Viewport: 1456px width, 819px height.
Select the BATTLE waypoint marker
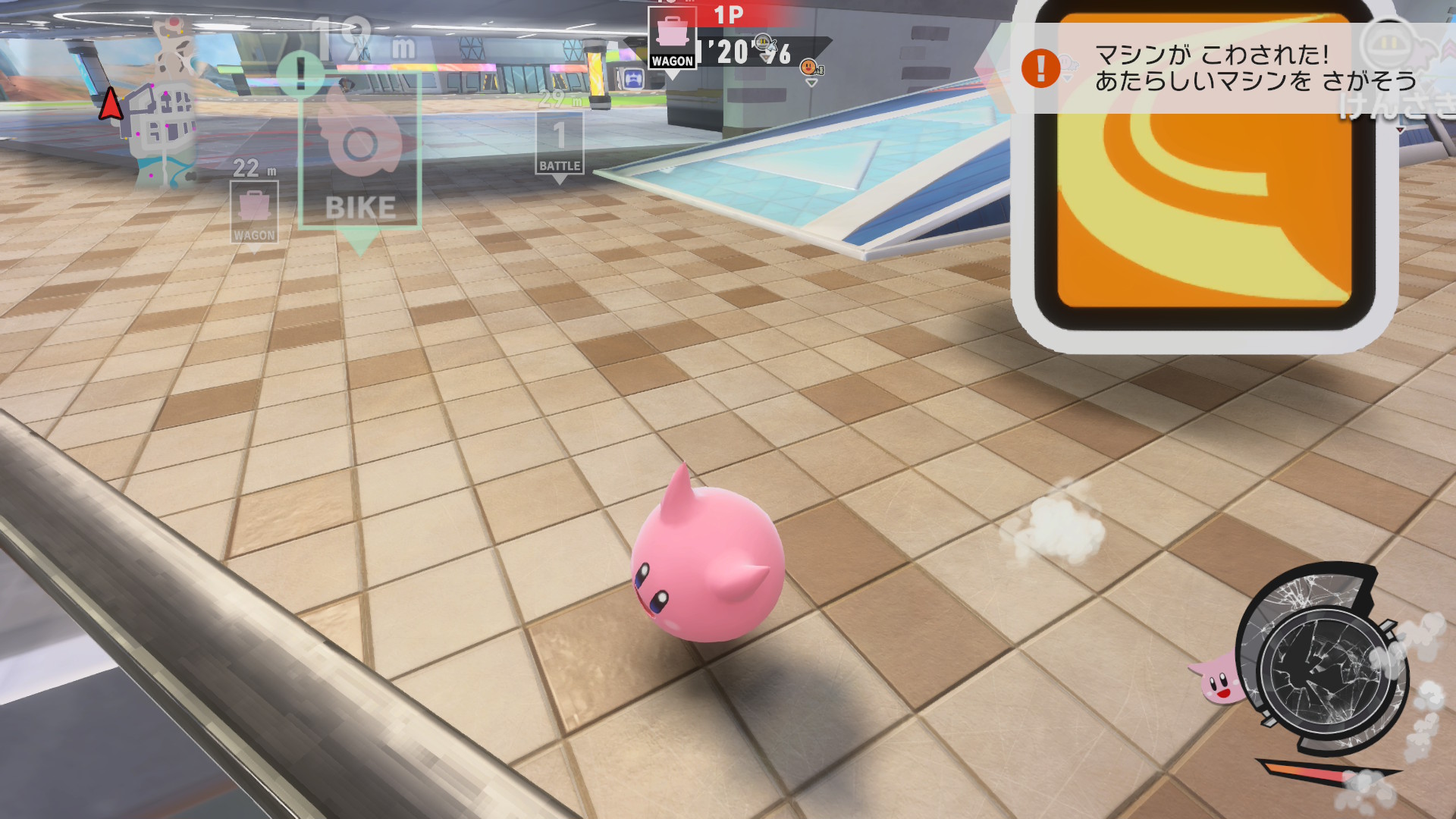[x=560, y=143]
